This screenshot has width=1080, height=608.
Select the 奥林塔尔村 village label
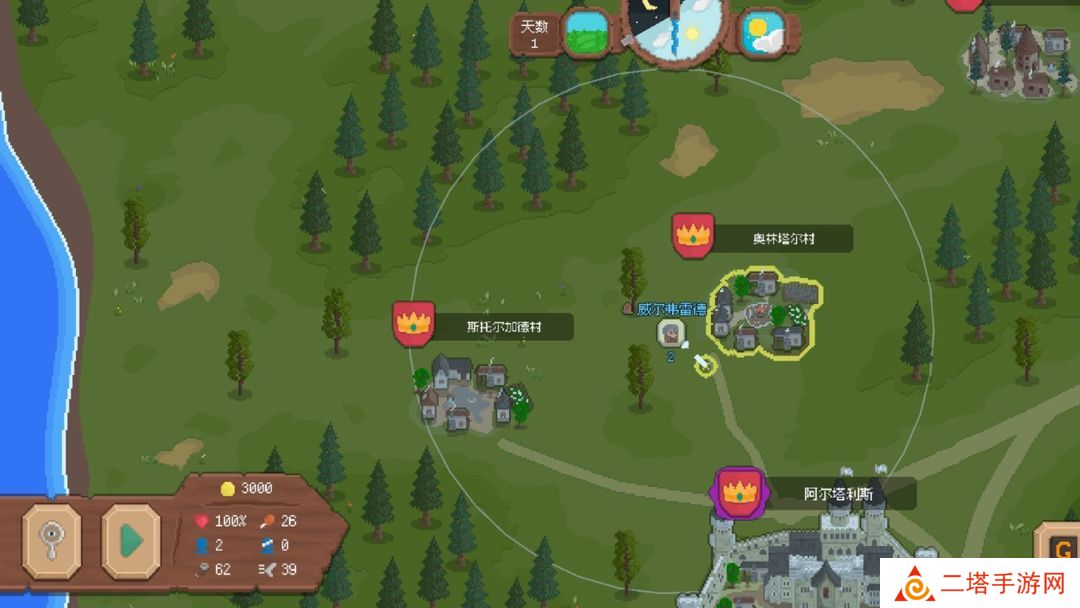click(784, 239)
